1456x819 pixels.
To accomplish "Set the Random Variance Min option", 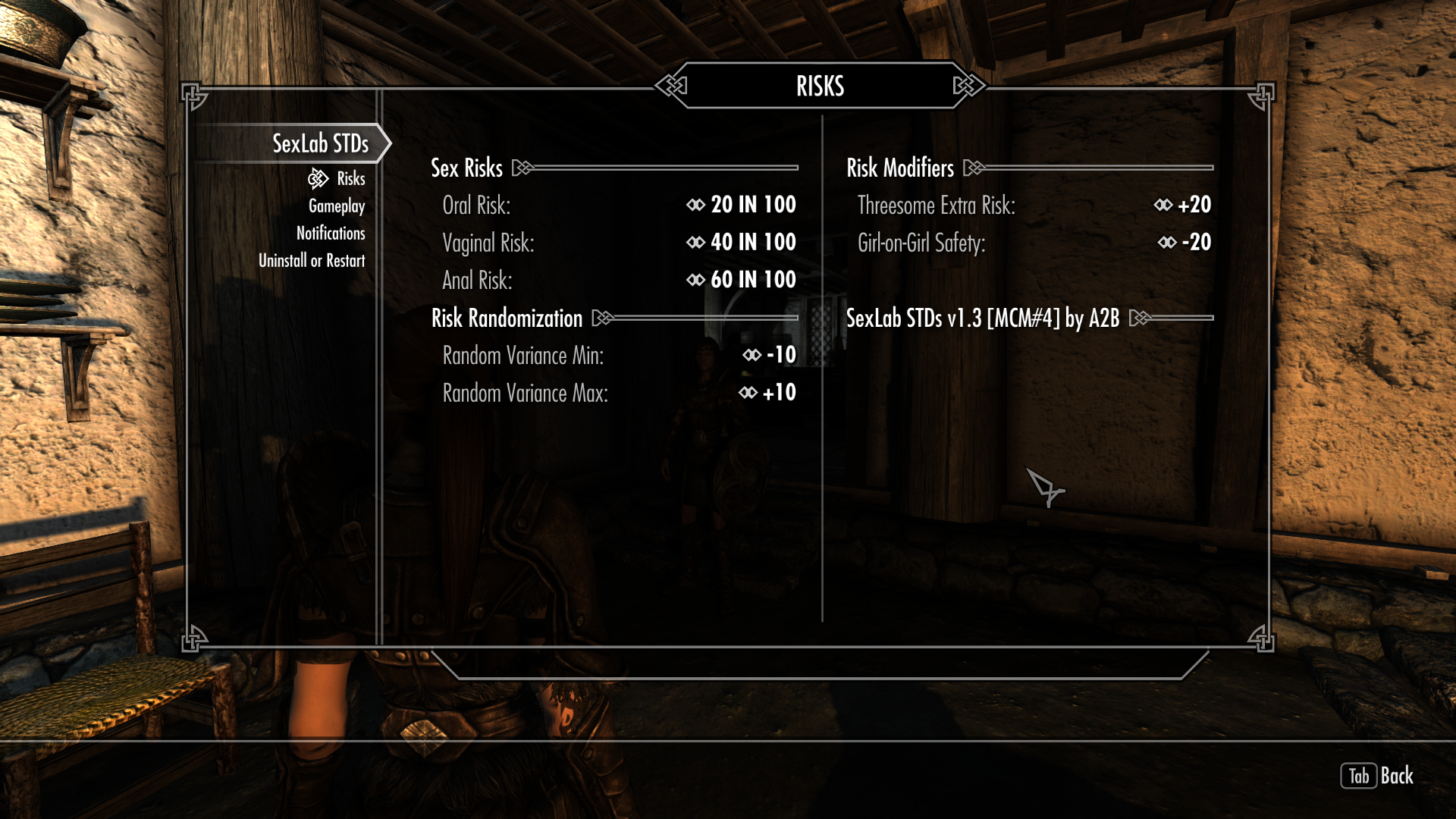I will 780,355.
